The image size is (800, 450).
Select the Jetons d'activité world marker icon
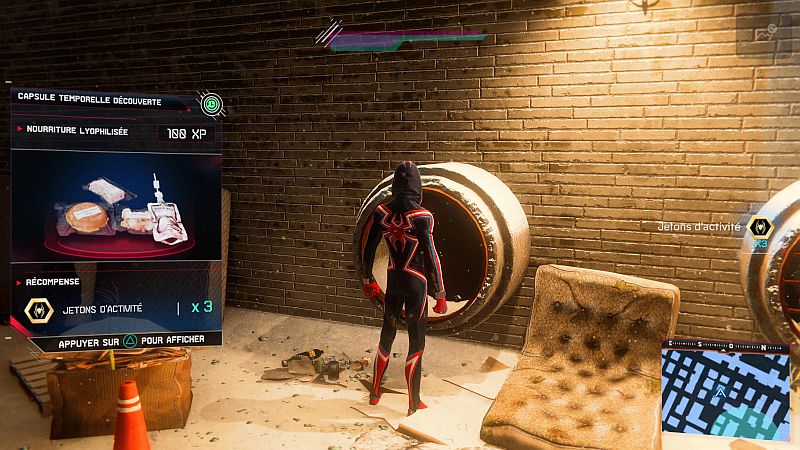point(760,228)
